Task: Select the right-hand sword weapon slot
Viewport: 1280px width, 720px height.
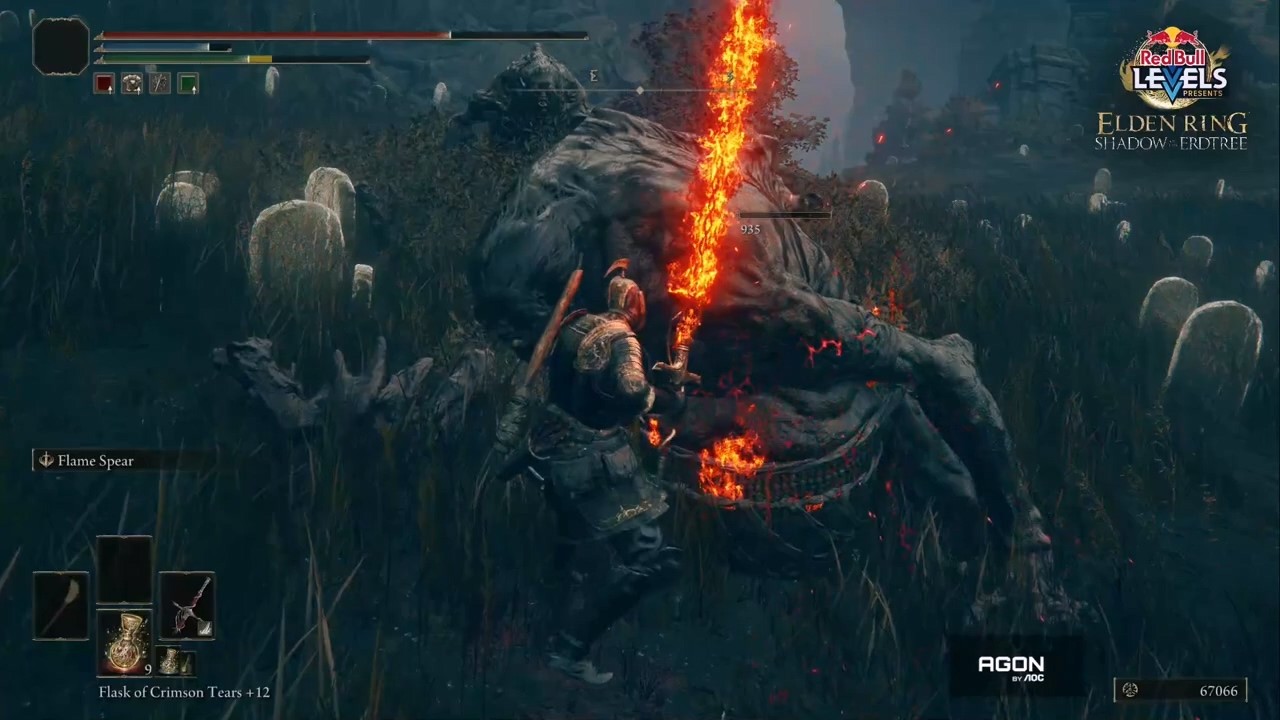Action: 187,605
